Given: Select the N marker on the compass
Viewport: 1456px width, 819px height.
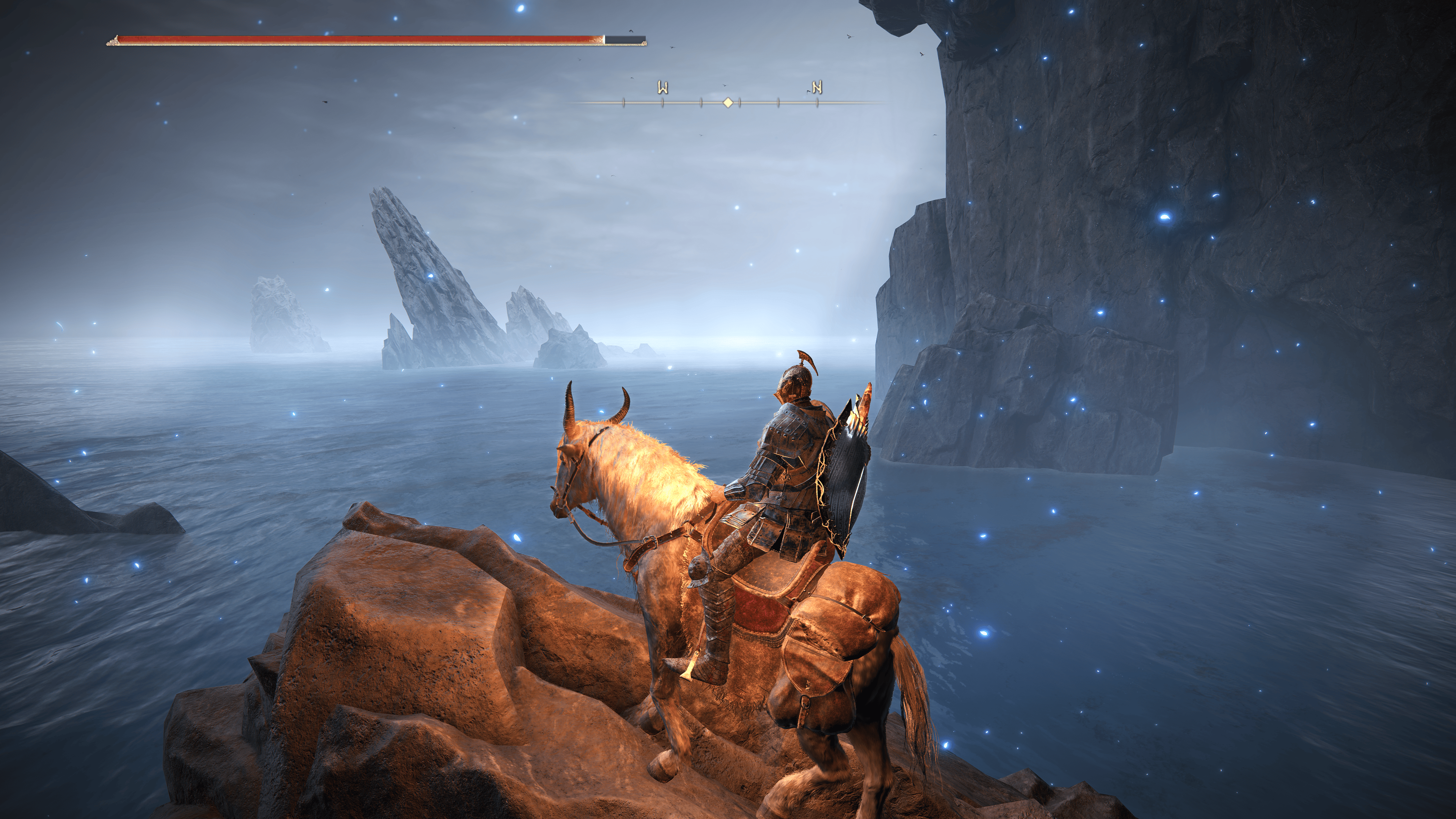Looking at the screenshot, I should [x=817, y=88].
